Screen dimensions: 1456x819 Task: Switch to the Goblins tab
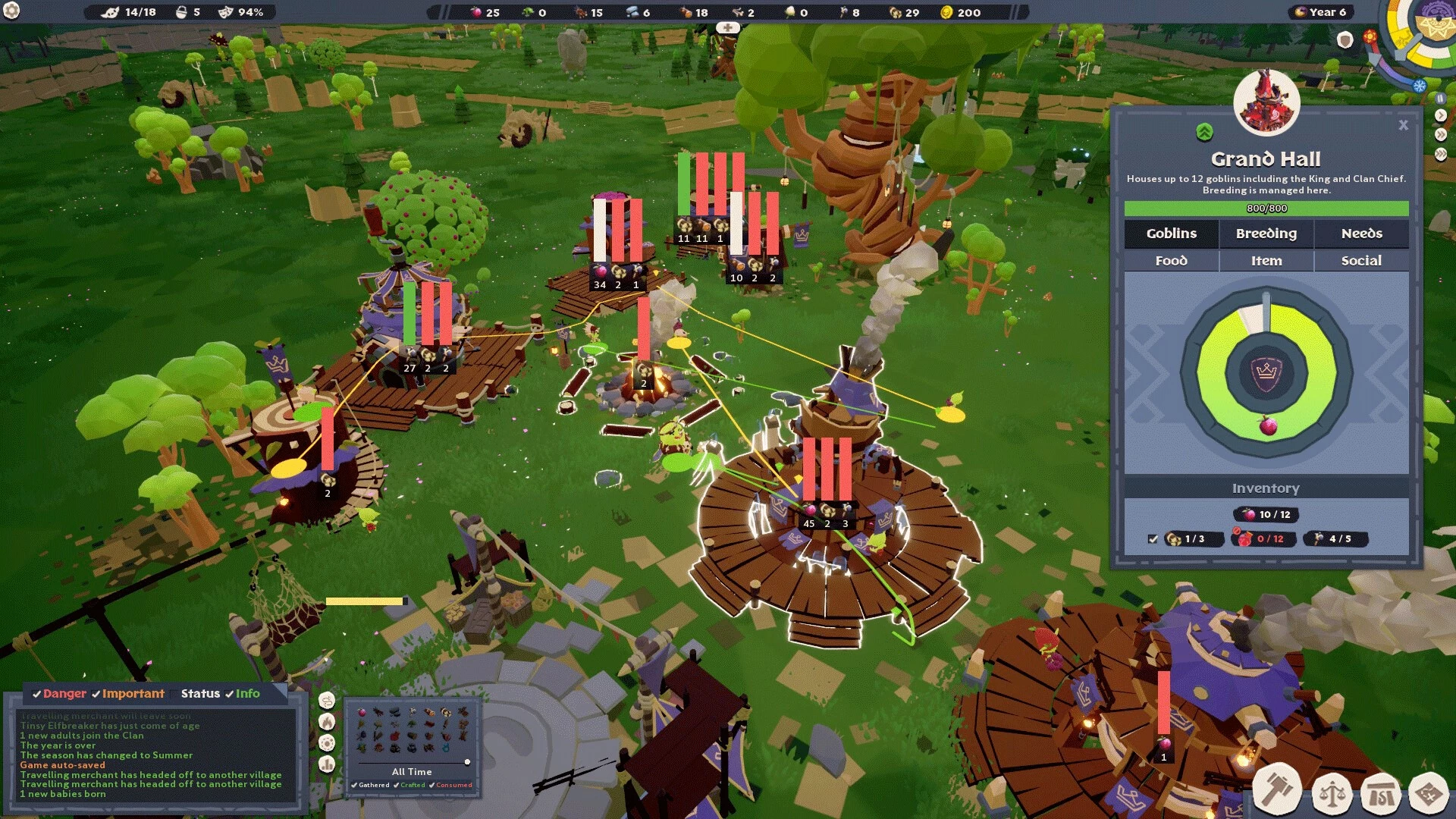pyautogui.click(x=1171, y=234)
